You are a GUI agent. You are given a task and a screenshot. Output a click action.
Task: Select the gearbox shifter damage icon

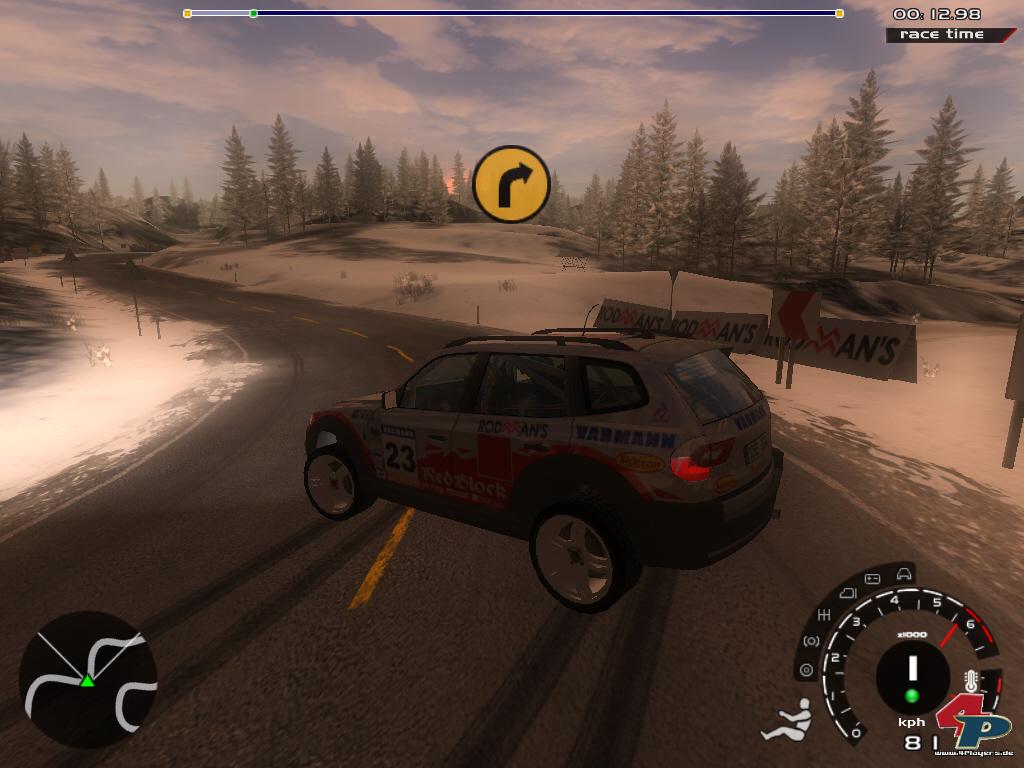click(826, 613)
